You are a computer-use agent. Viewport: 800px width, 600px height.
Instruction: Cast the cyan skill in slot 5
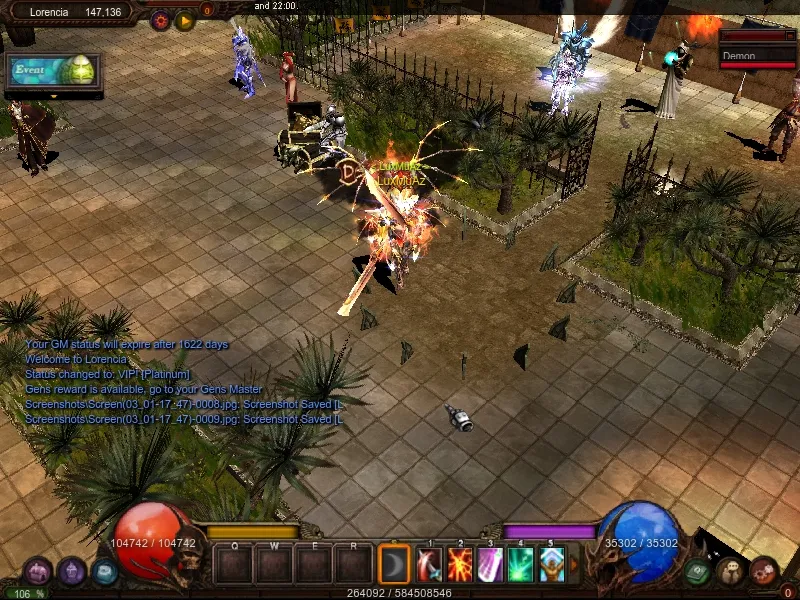pos(551,565)
